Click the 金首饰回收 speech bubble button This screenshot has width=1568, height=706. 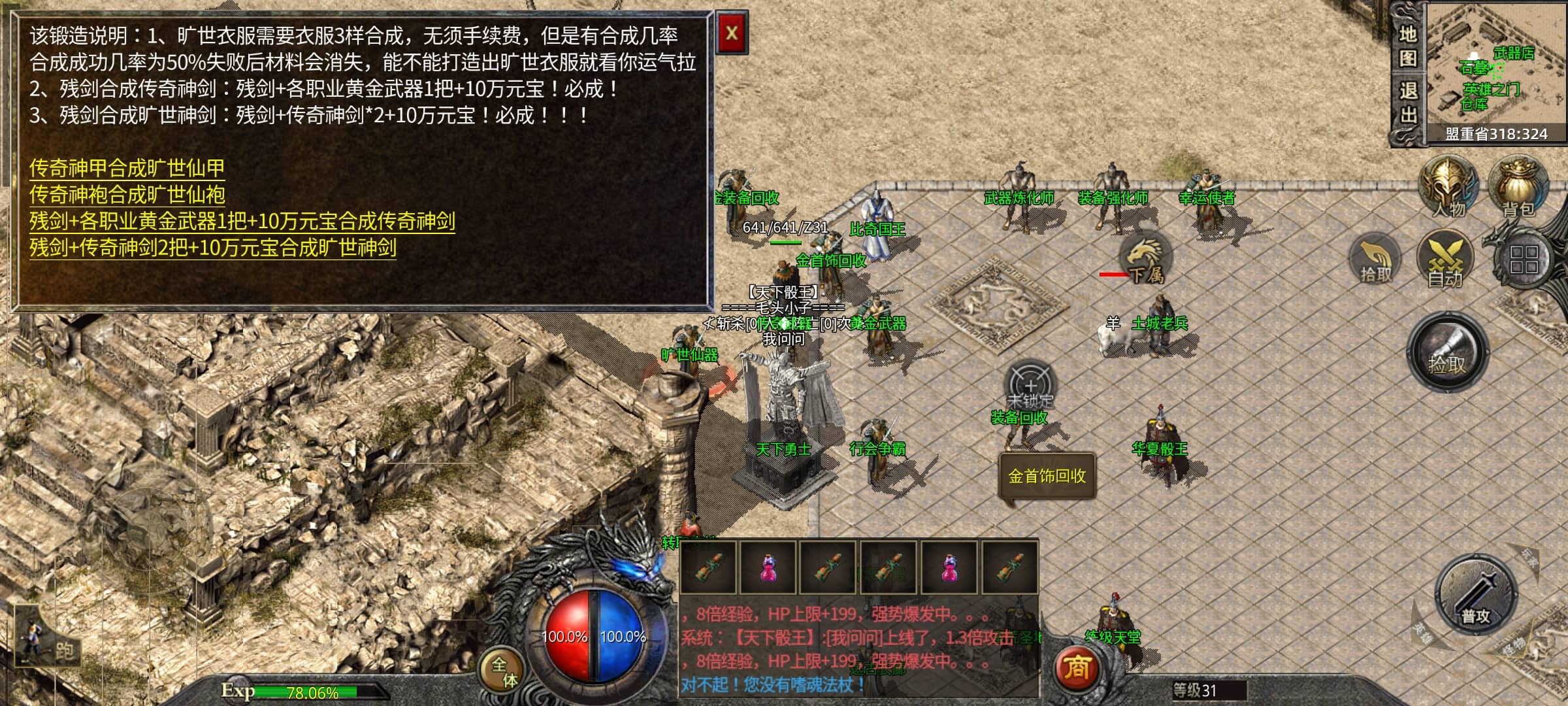point(1047,476)
